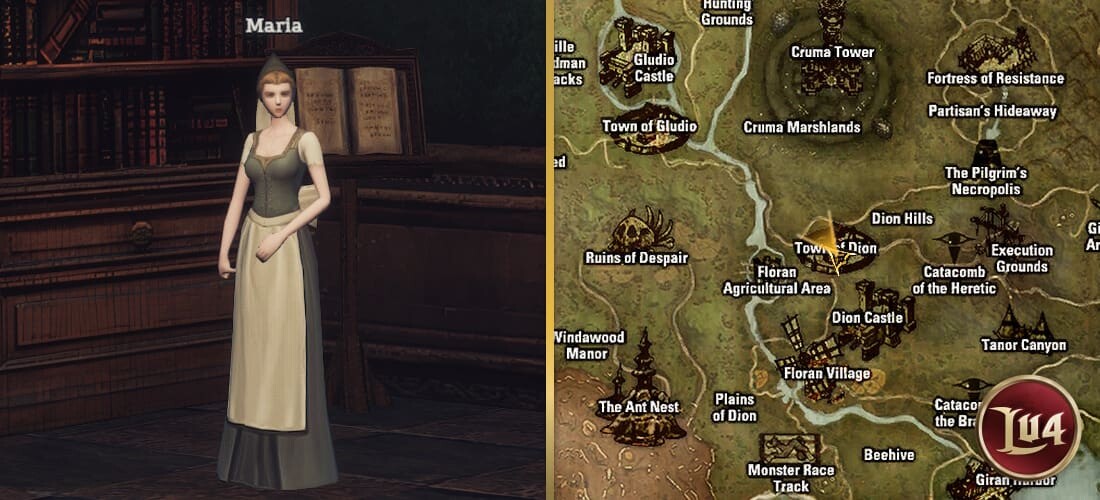Viewport: 1100px width, 500px height.
Task: Click the Town of Dion marker
Action: 838,247
